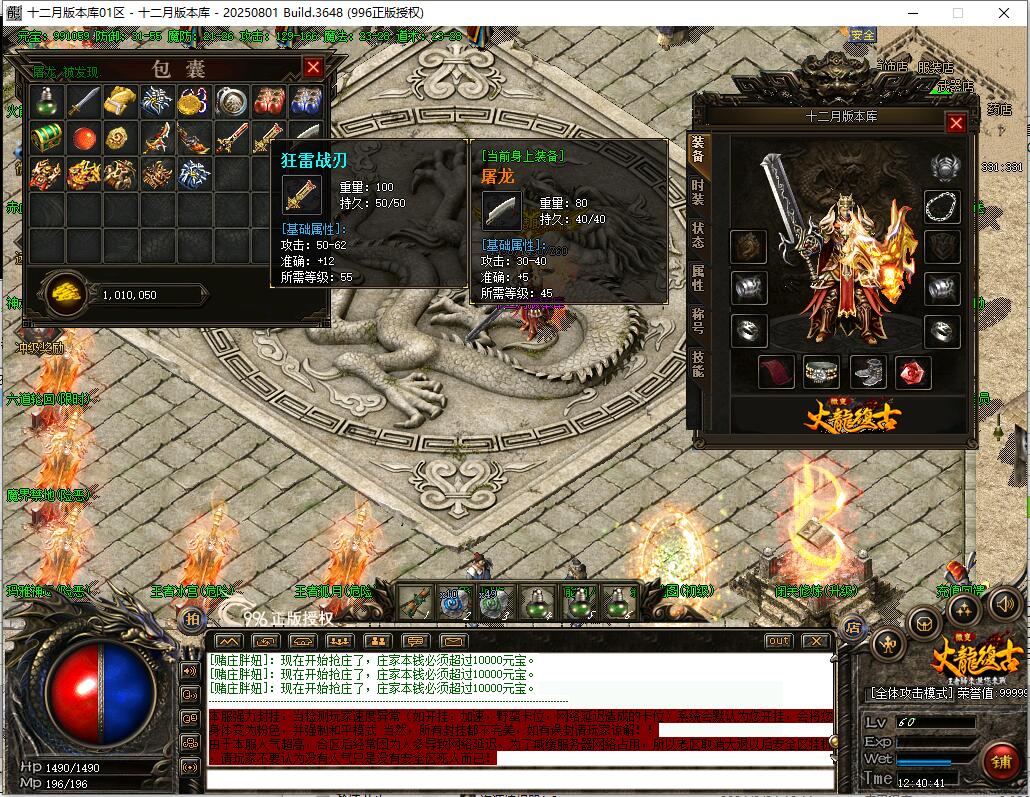Image resolution: width=1030 pixels, height=797 pixels.
Task: Pick the bundle of blue potions
Action: point(306,101)
